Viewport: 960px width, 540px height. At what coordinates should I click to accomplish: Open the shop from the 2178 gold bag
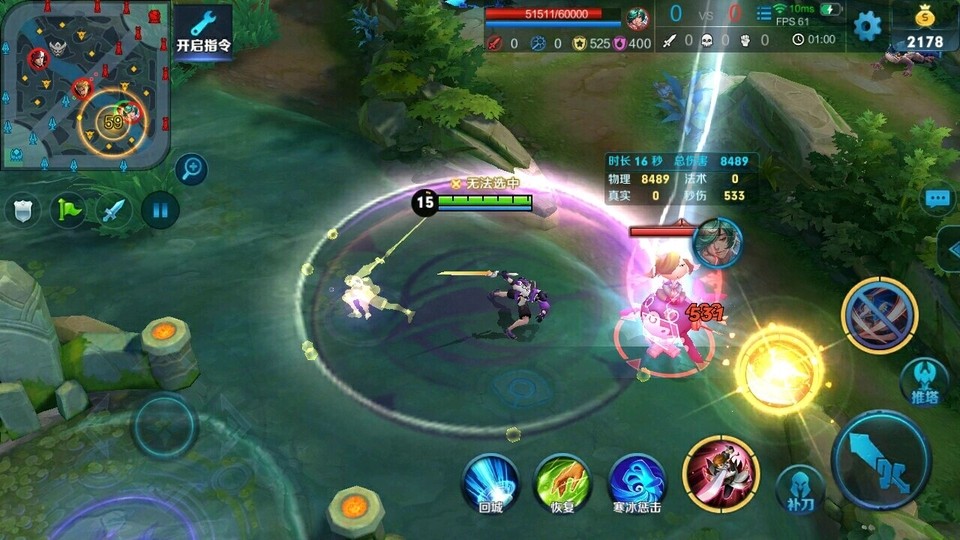(924, 27)
